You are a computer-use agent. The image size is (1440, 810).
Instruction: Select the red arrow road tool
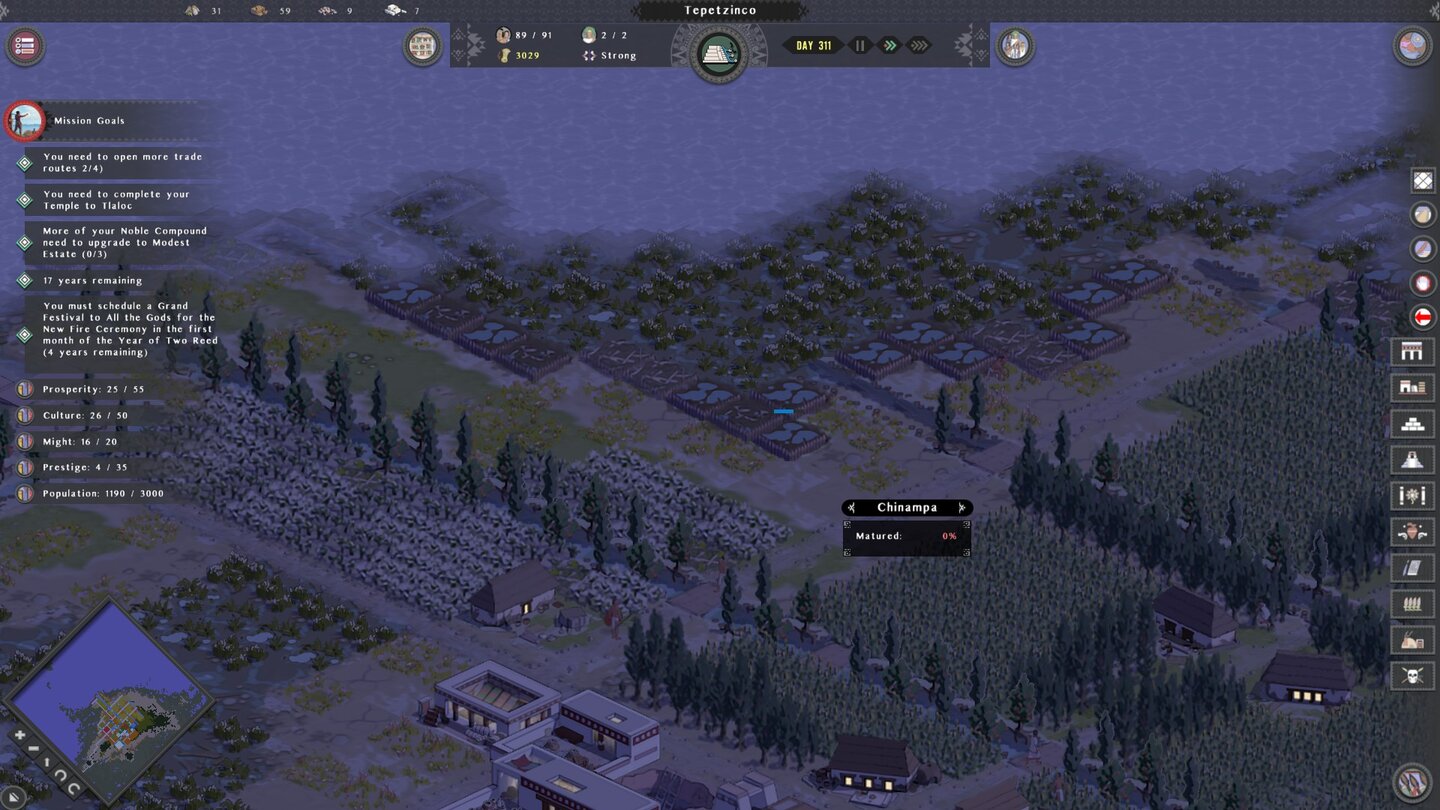tap(1422, 317)
